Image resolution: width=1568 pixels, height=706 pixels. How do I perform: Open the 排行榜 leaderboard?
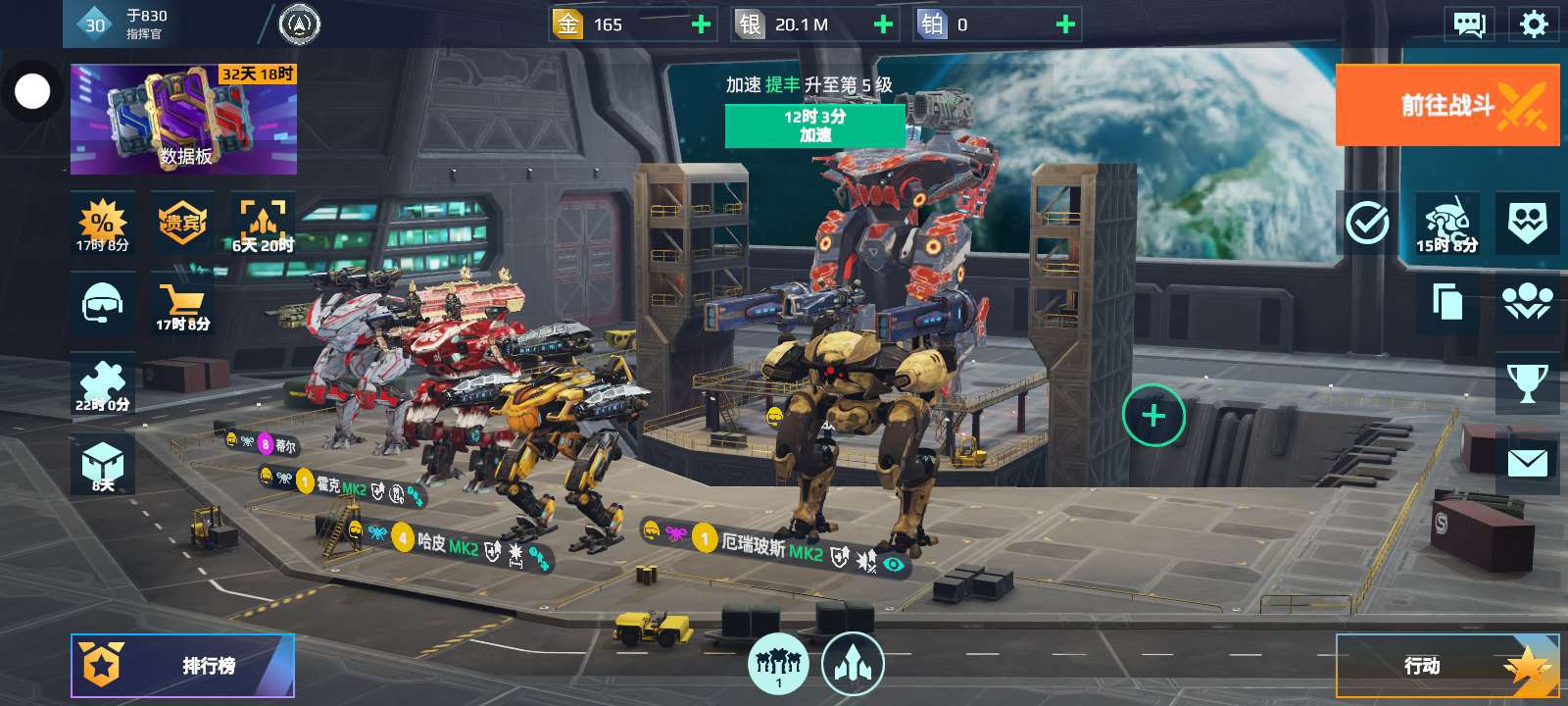coord(182,666)
